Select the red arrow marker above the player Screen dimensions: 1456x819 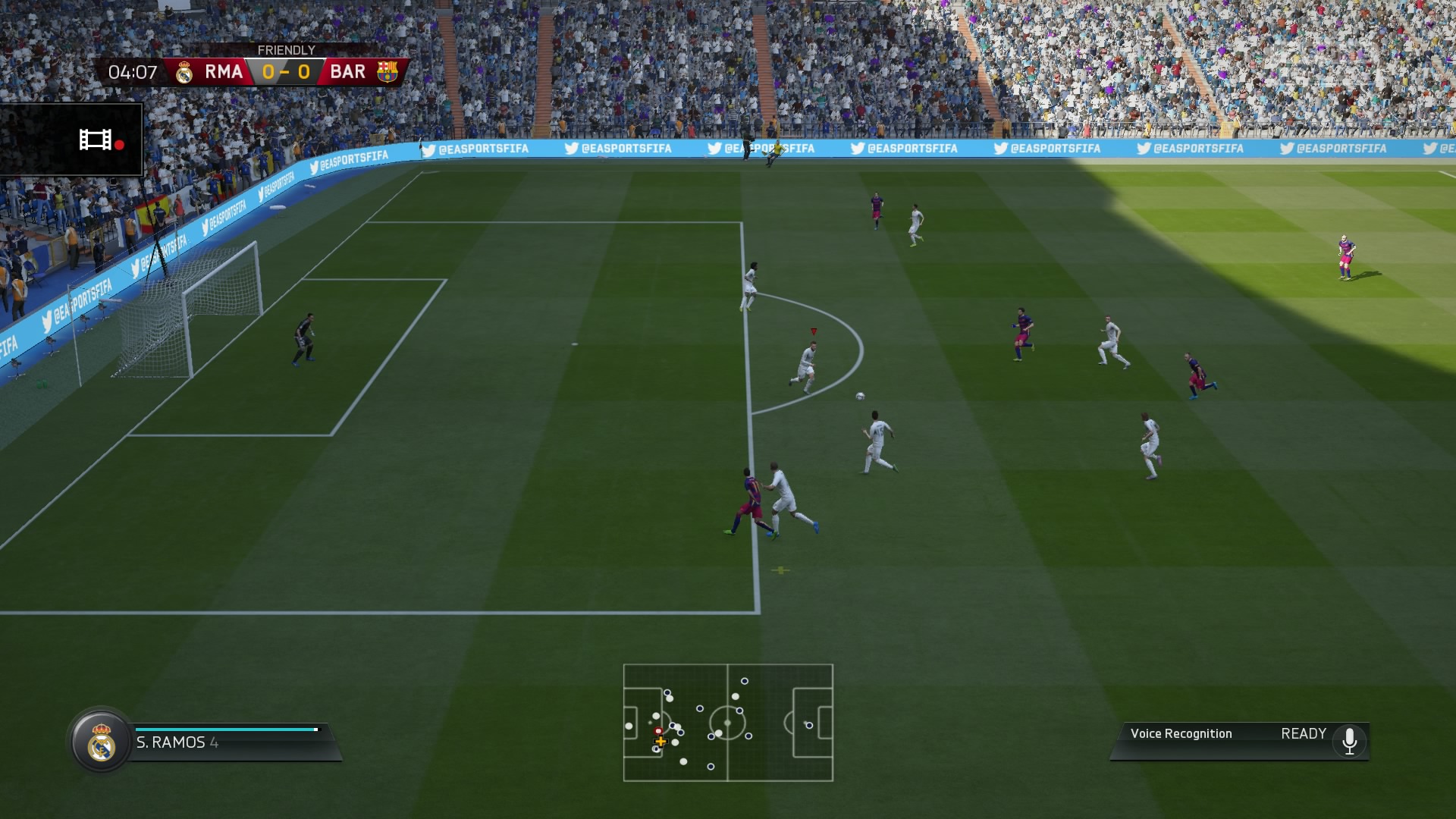coord(812,330)
